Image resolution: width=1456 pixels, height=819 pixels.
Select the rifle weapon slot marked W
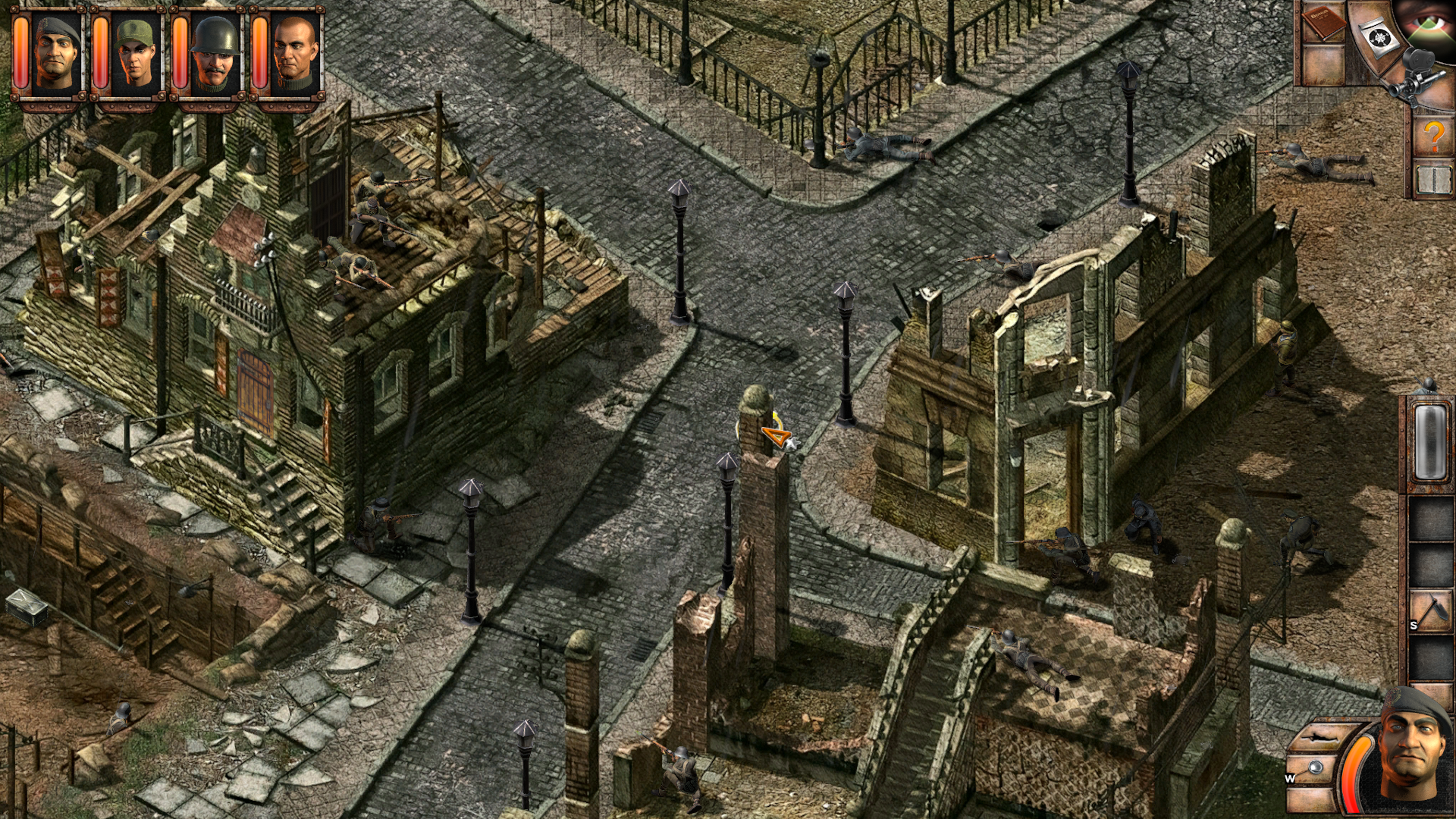(1319, 737)
